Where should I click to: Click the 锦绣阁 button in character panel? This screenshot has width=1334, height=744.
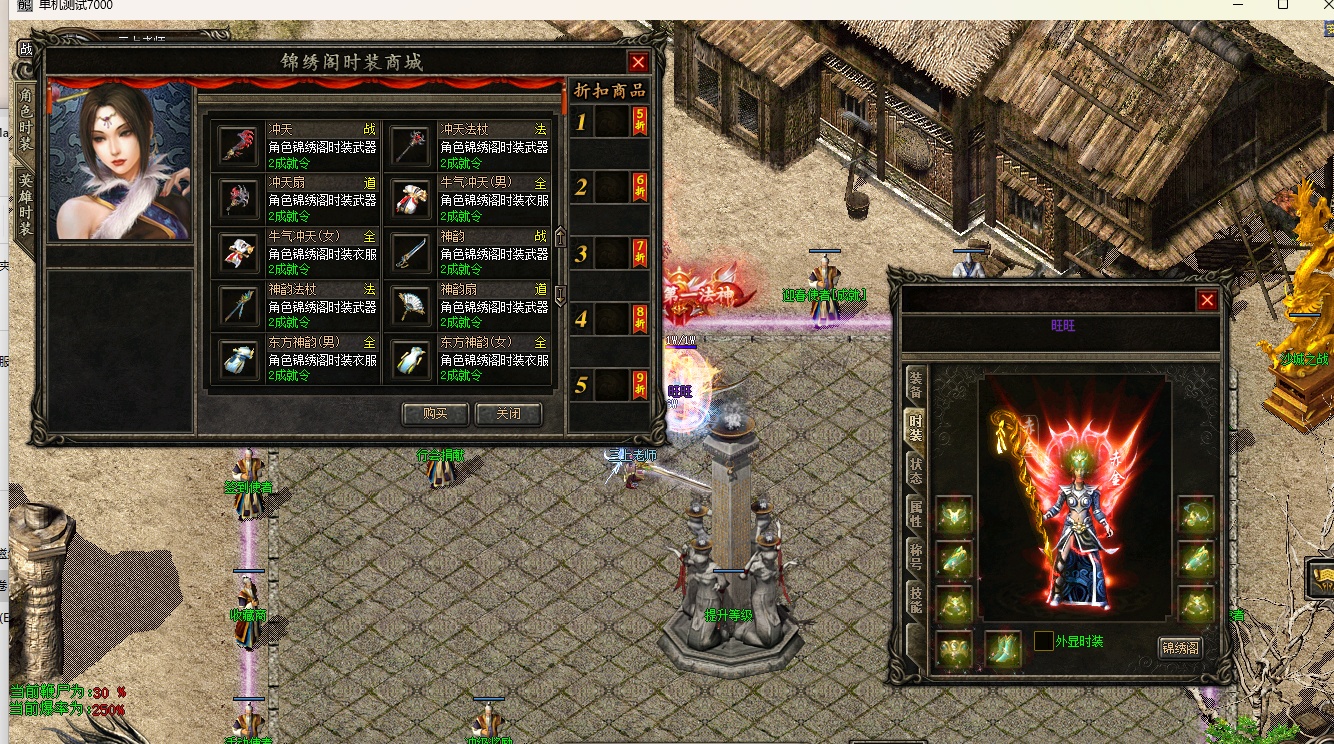point(1180,648)
